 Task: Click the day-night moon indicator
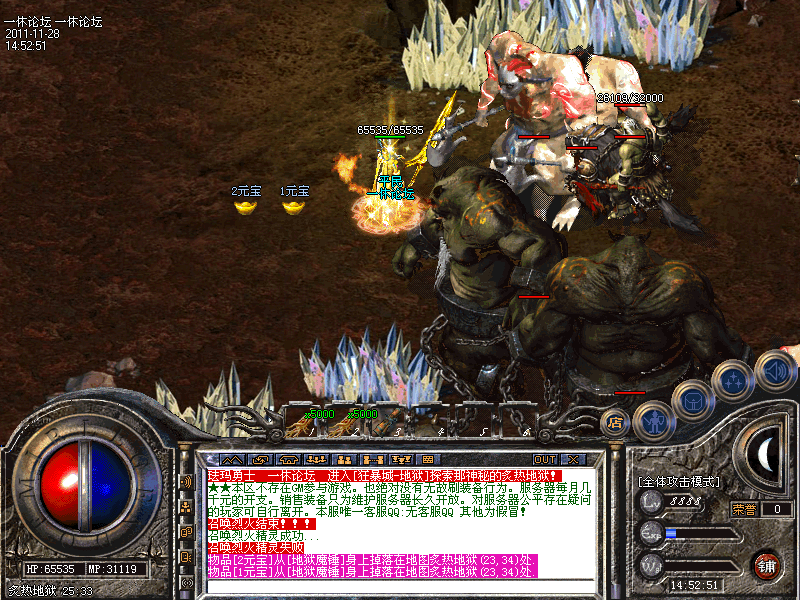pos(766,455)
